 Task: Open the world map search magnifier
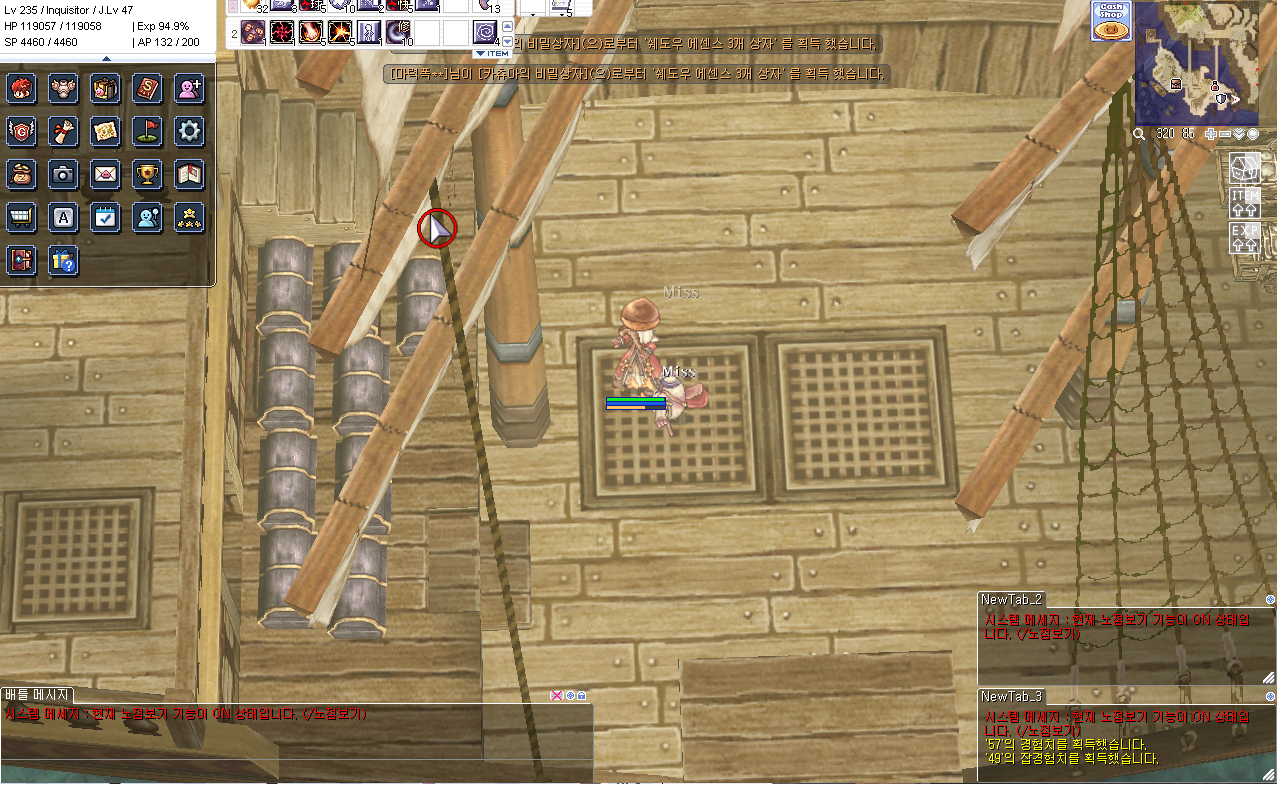click(x=1140, y=134)
